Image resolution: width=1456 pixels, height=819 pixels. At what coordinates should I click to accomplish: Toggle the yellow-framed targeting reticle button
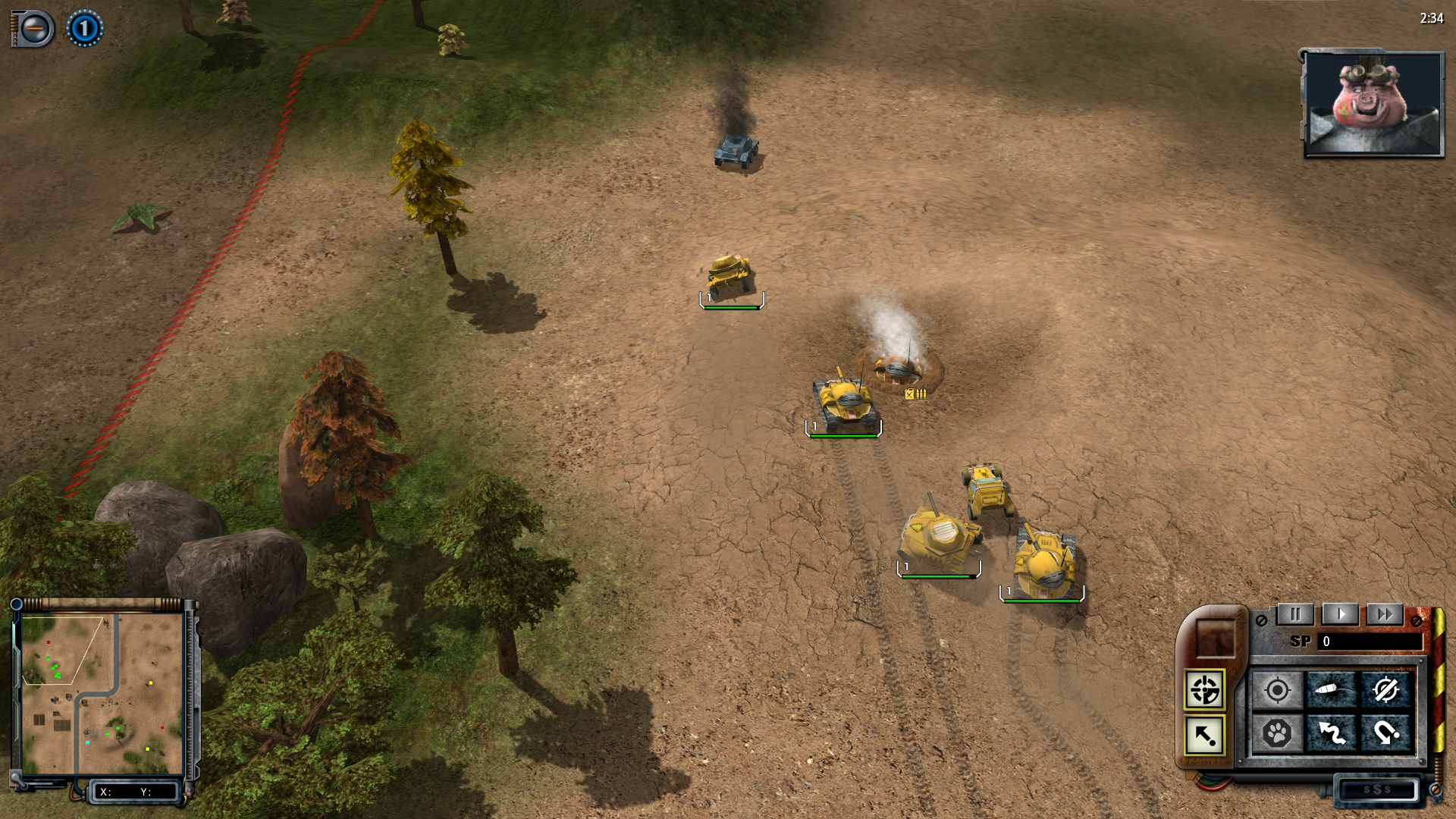1204,690
